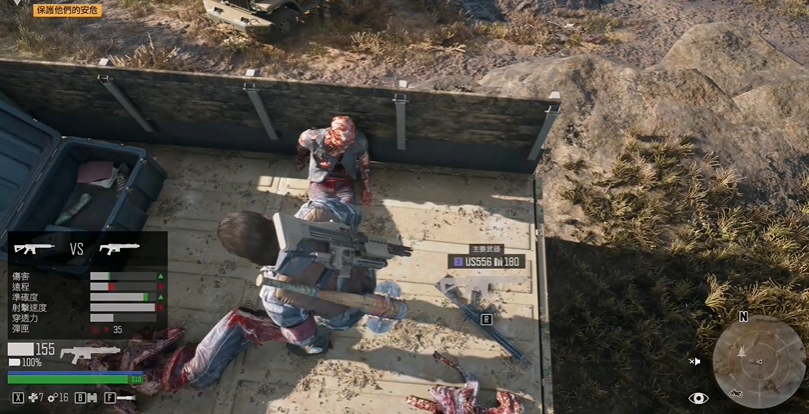Open the mission objective tracker text
The height and width of the screenshot is (414, 809).
[68, 10]
